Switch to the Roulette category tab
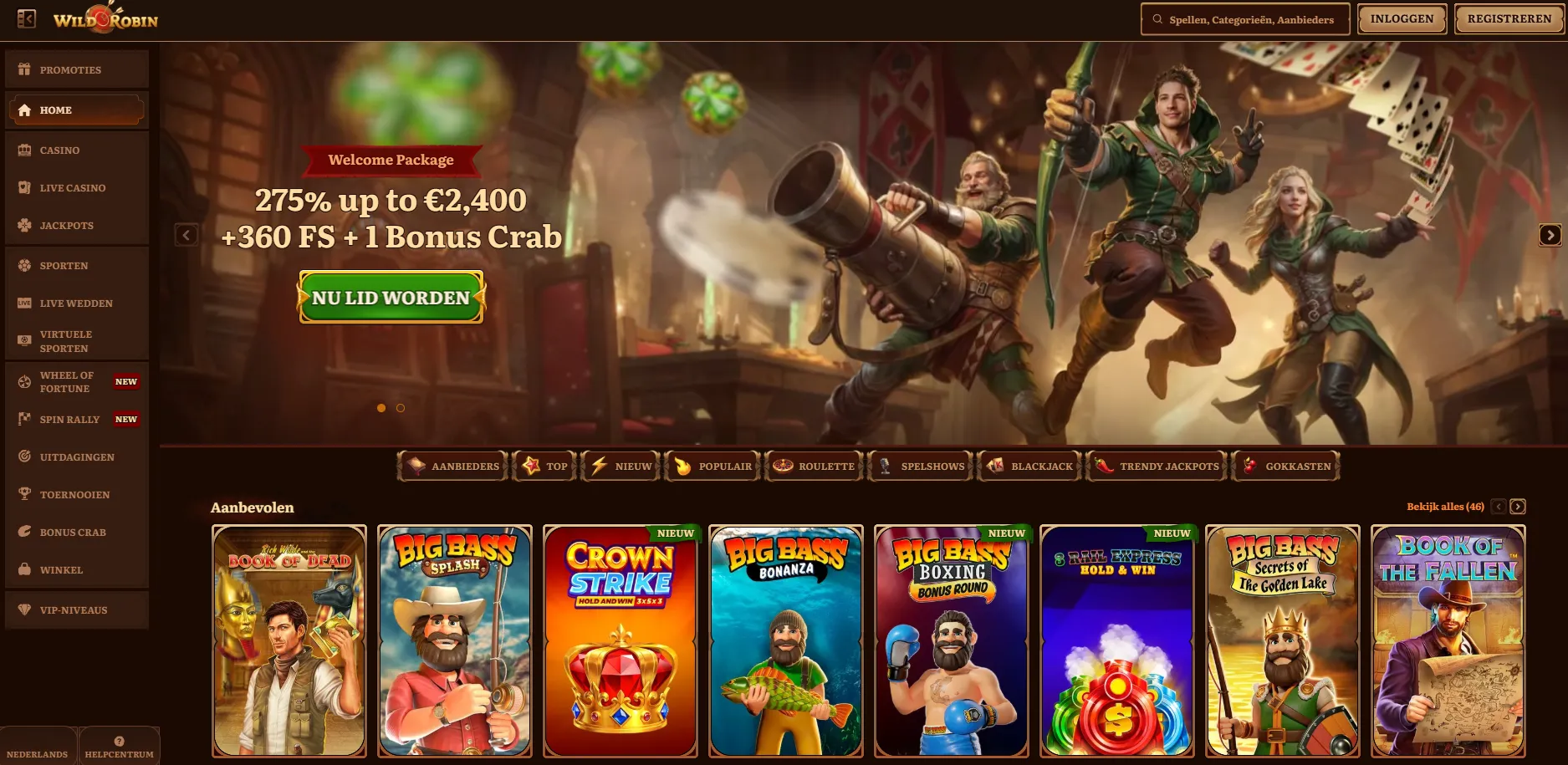Viewport: 1568px width, 765px height. tap(813, 466)
